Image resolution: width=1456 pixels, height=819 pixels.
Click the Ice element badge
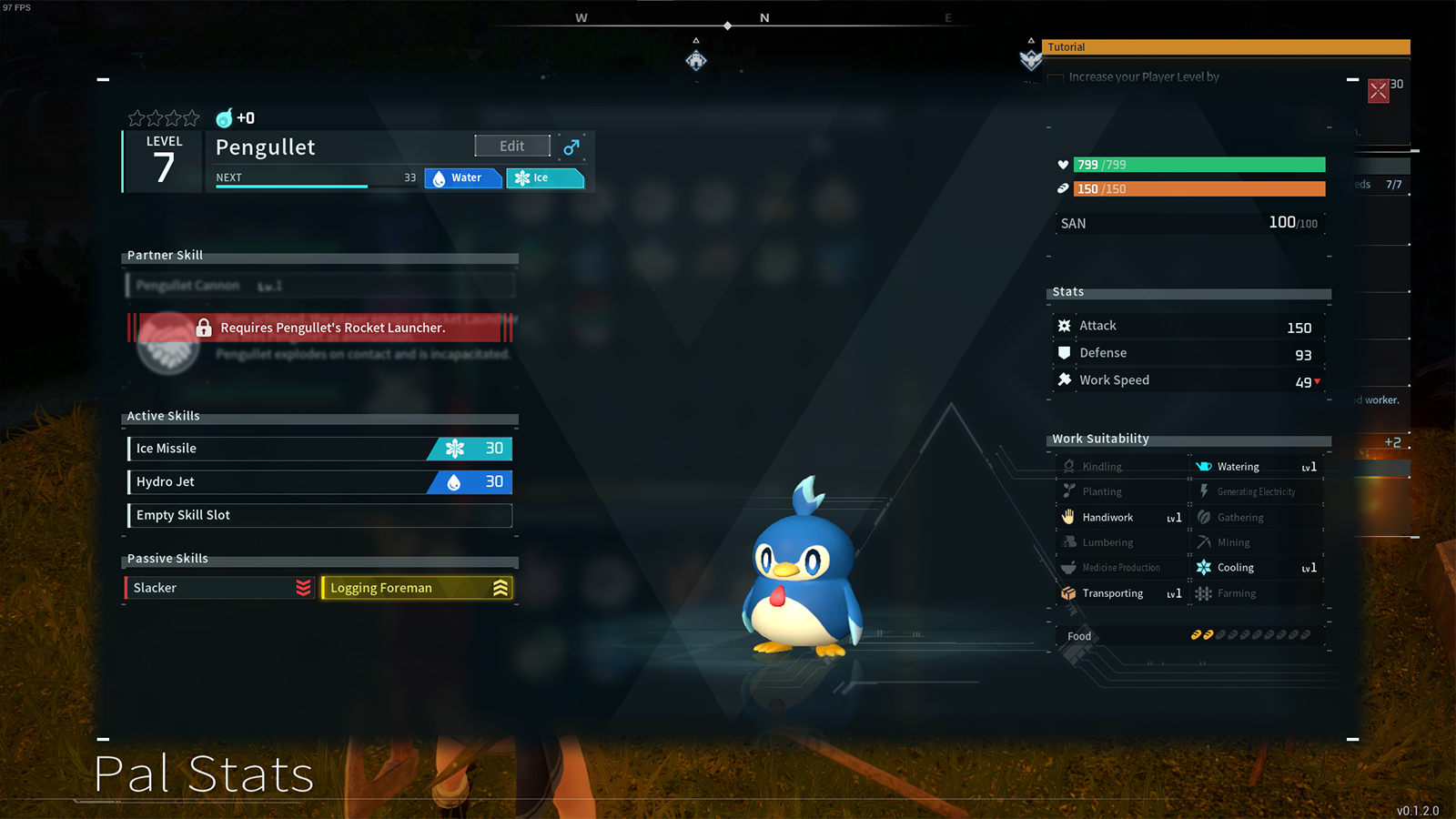pos(544,177)
